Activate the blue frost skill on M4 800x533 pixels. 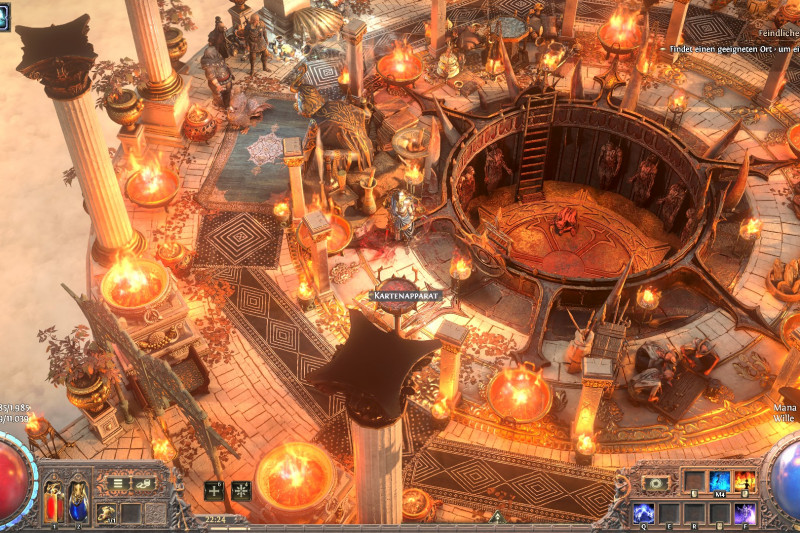[x=720, y=481]
